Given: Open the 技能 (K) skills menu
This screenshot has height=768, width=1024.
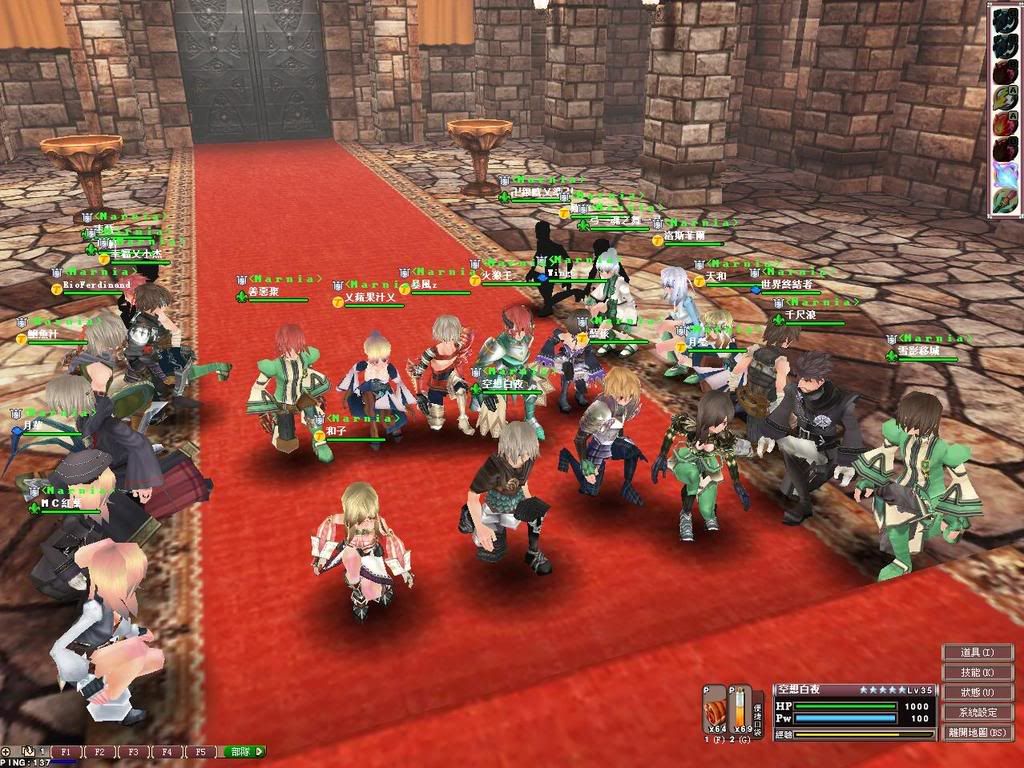Looking at the screenshot, I should 978,673.
